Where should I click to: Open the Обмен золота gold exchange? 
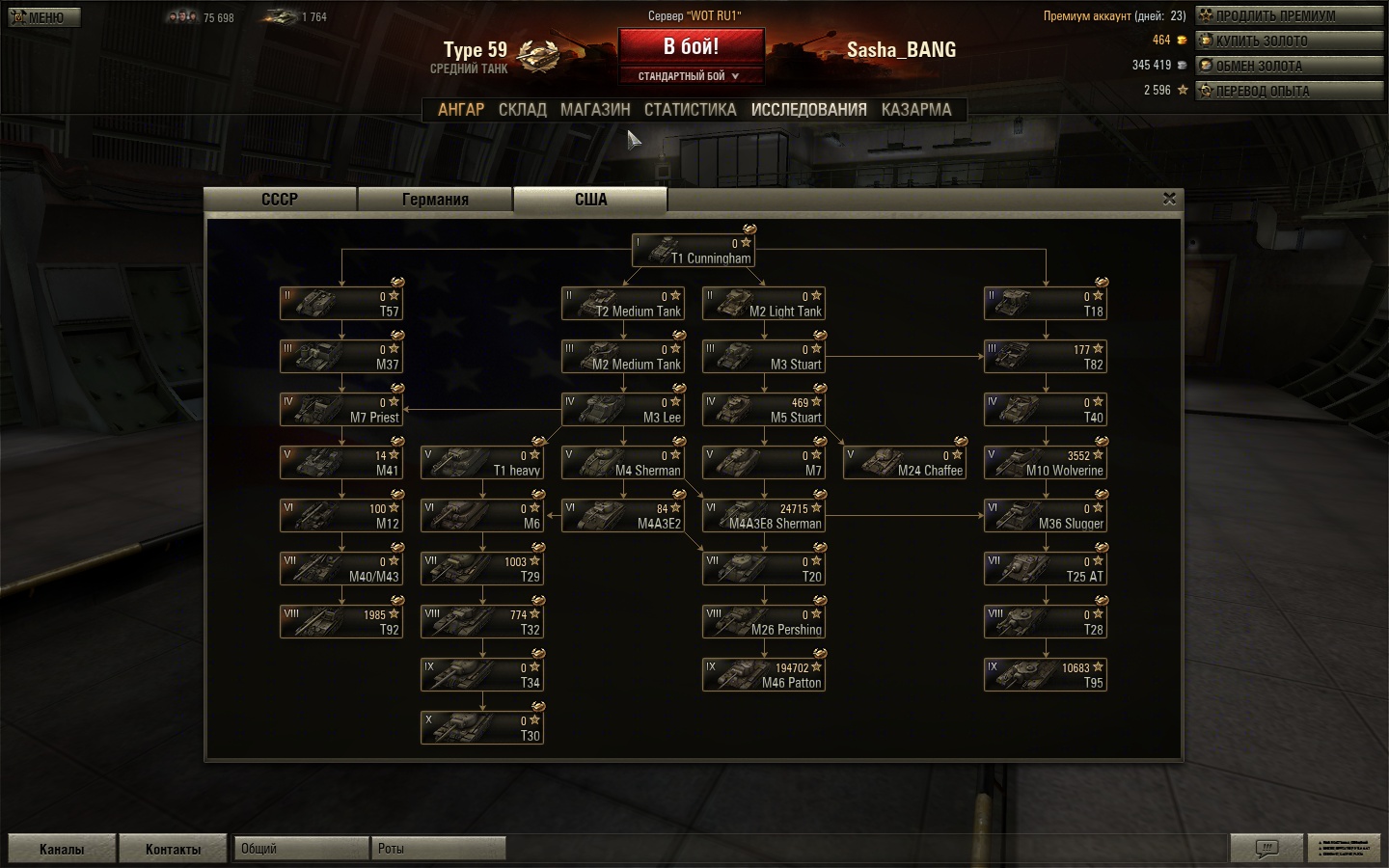click(1289, 66)
